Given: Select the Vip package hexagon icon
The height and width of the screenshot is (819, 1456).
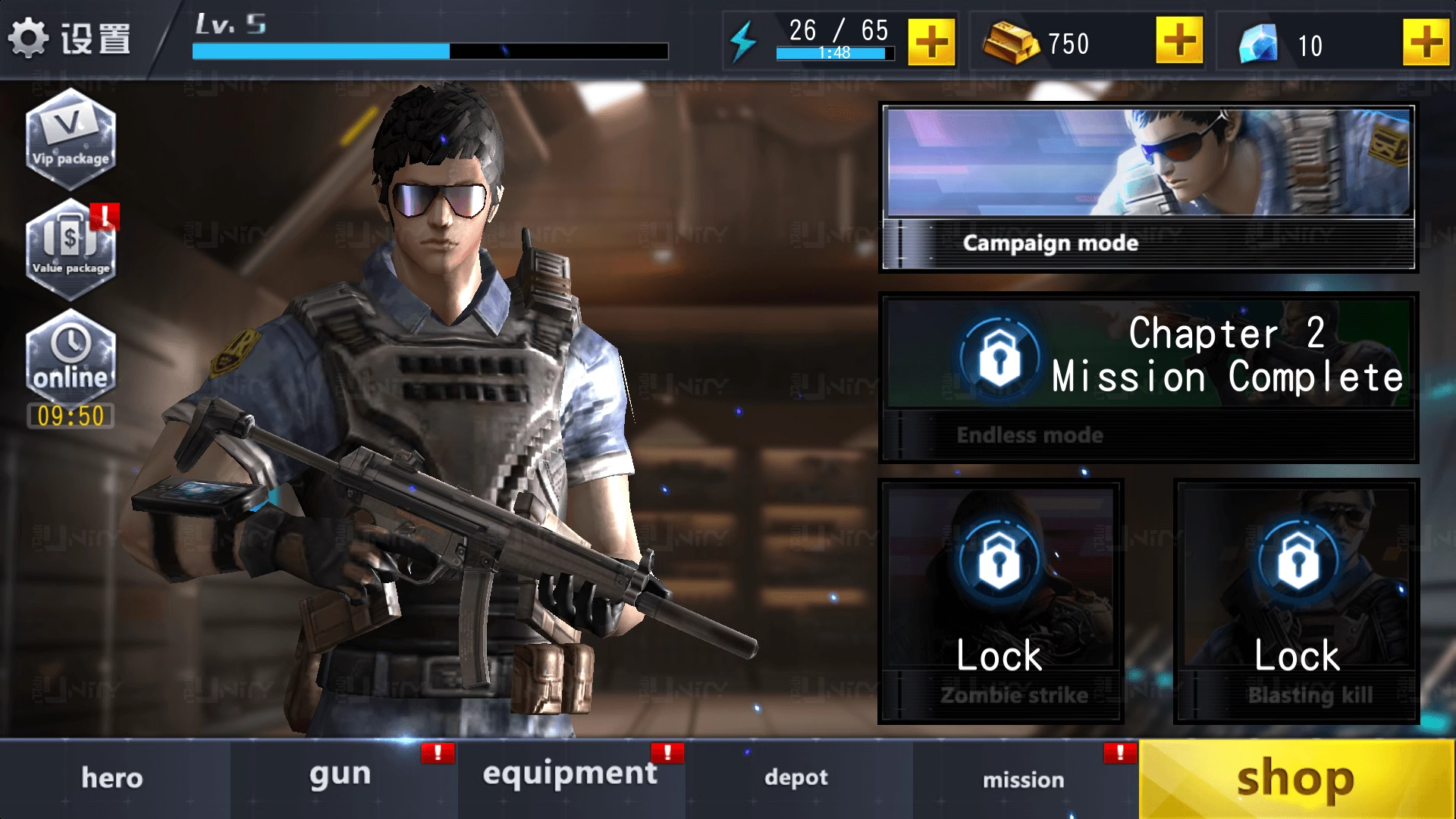Looking at the screenshot, I should pos(71,140).
